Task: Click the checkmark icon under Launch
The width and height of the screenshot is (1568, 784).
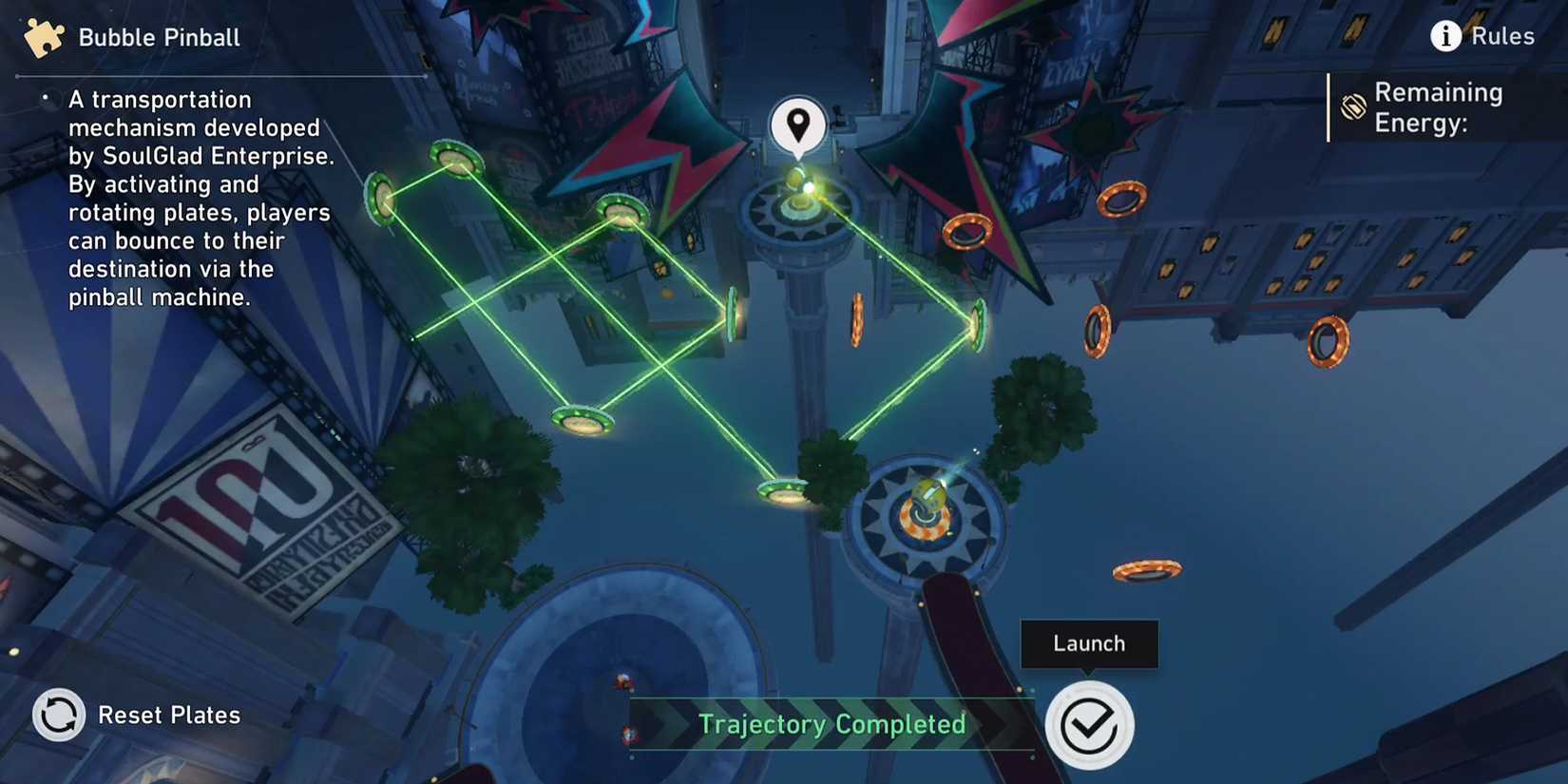Action: click(x=1089, y=724)
